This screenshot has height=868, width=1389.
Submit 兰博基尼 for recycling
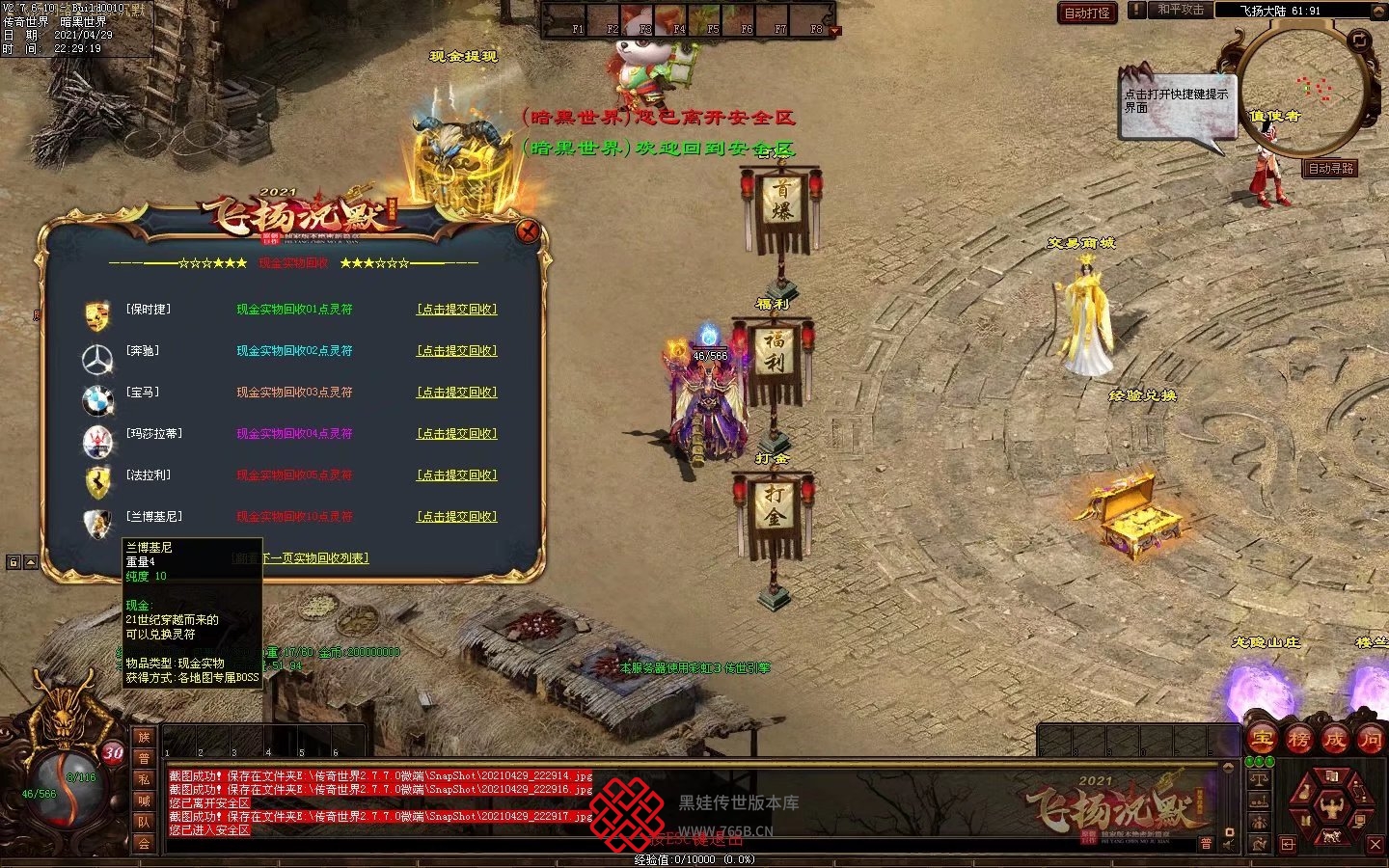tap(456, 517)
